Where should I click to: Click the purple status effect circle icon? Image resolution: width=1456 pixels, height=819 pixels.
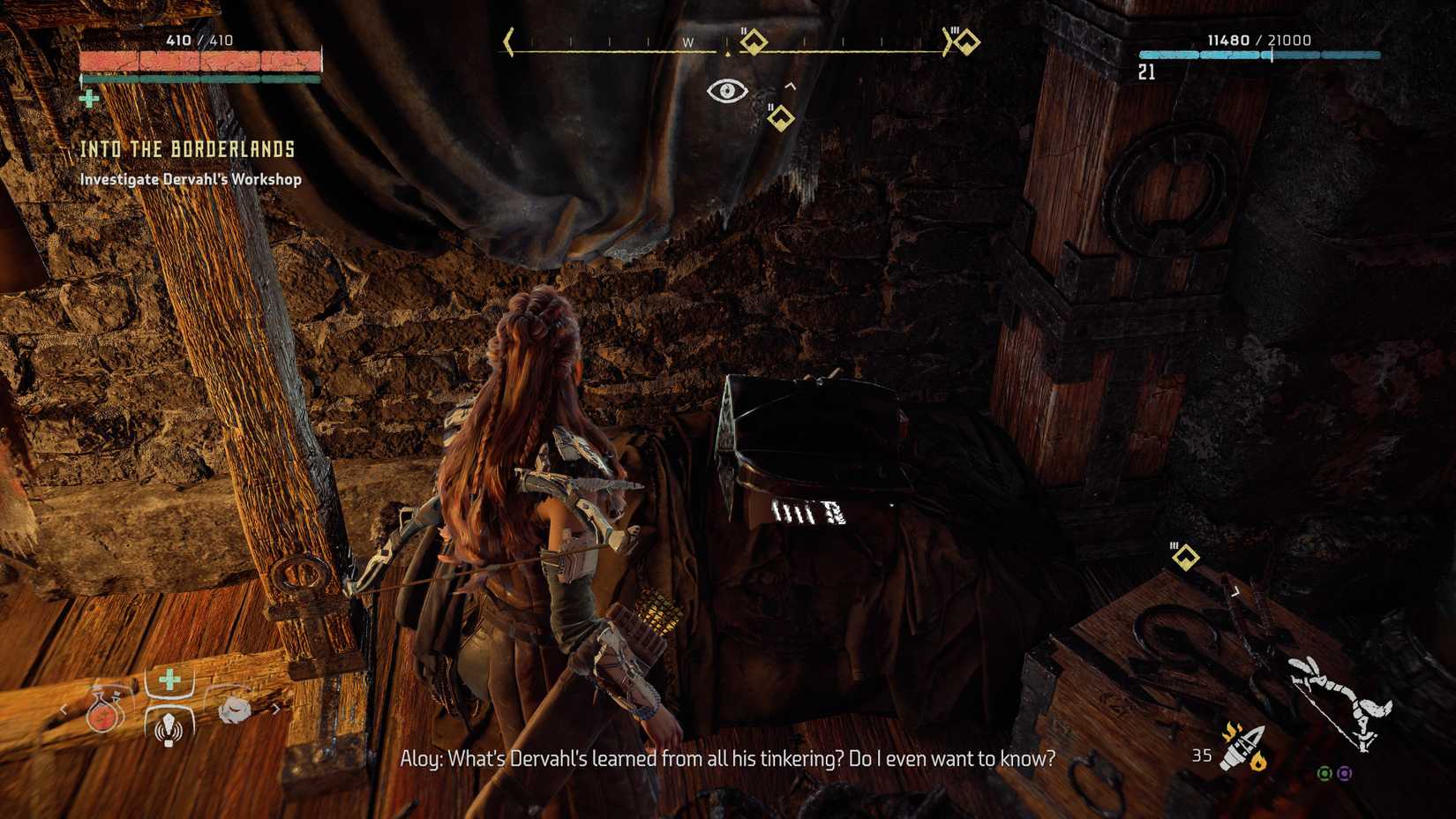pos(1344,774)
